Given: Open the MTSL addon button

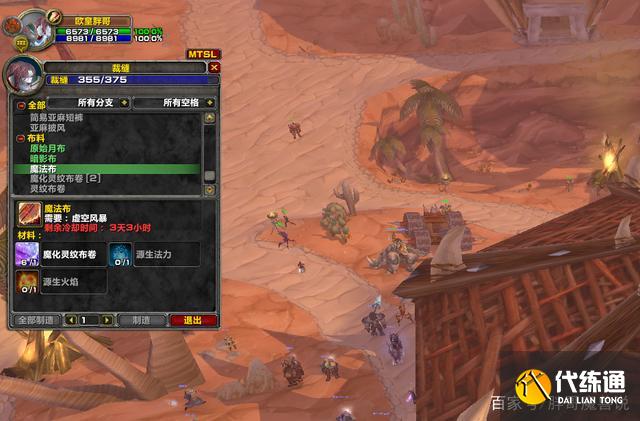Looking at the screenshot, I should pos(202,54).
